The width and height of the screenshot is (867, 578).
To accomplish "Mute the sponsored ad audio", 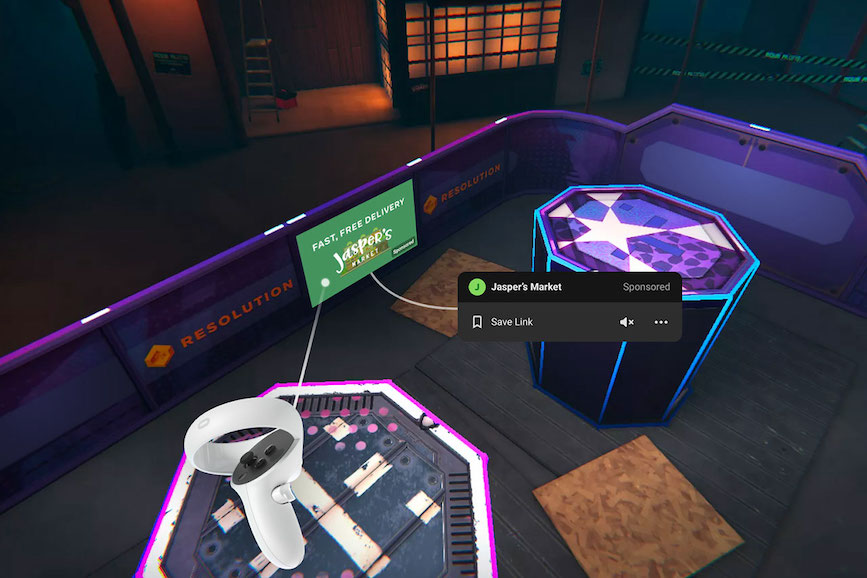I will 627,322.
